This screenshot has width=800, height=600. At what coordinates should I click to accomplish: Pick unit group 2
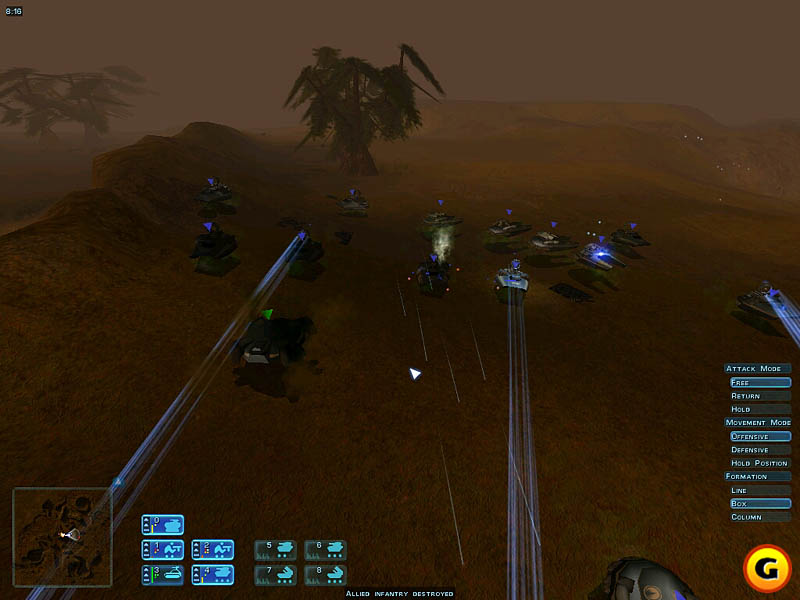[x=212, y=549]
